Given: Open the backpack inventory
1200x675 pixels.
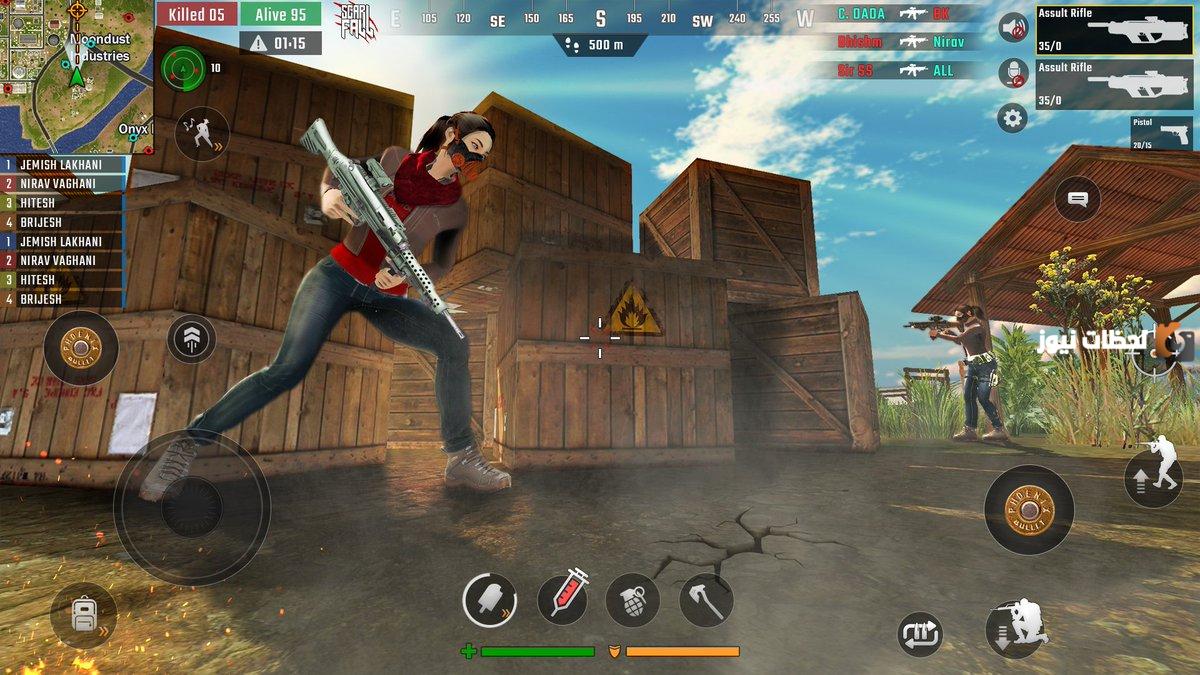Looking at the screenshot, I should point(83,615).
